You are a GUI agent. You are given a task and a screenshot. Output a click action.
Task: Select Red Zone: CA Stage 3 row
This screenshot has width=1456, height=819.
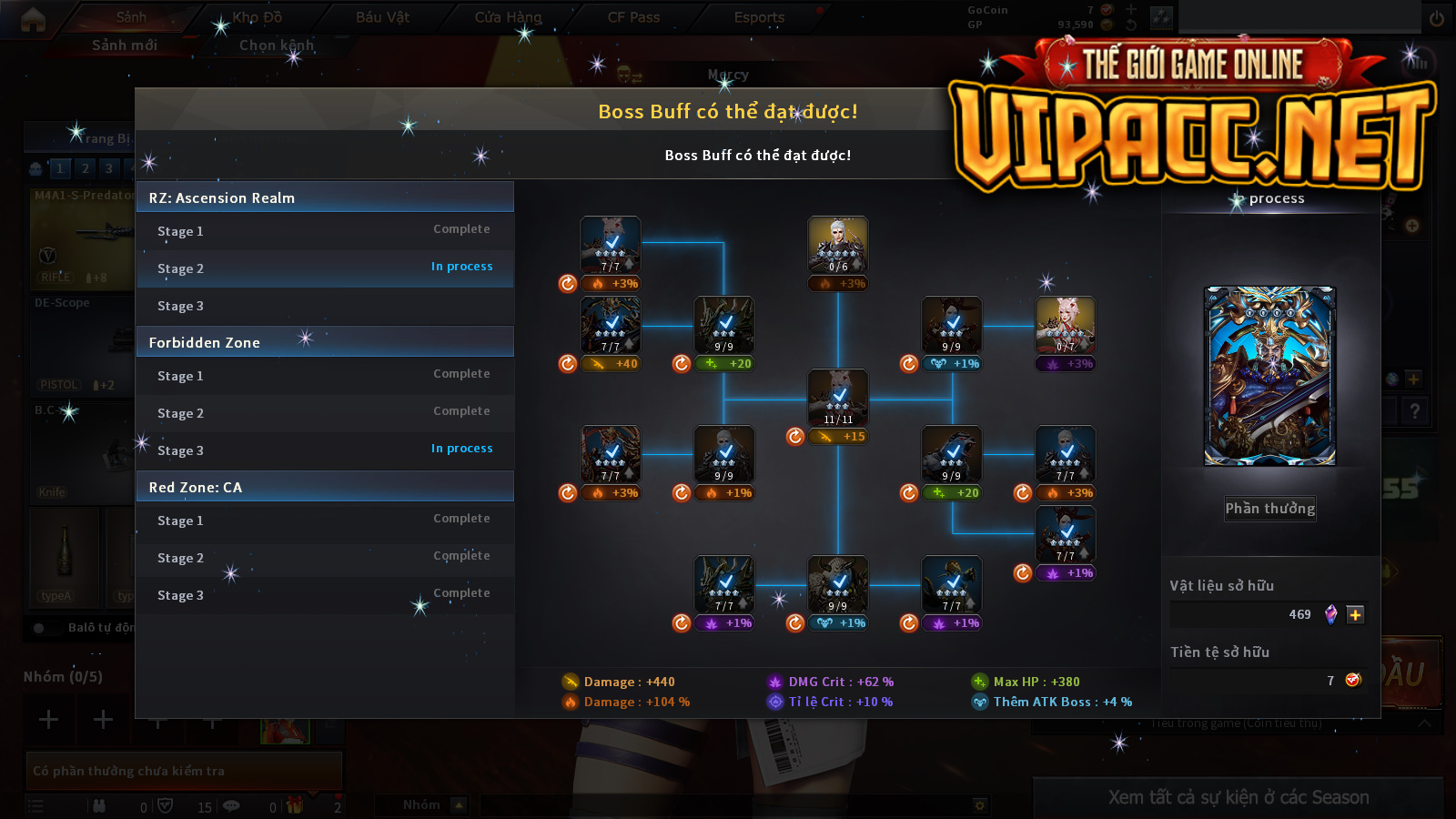pyautogui.click(x=325, y=595)
